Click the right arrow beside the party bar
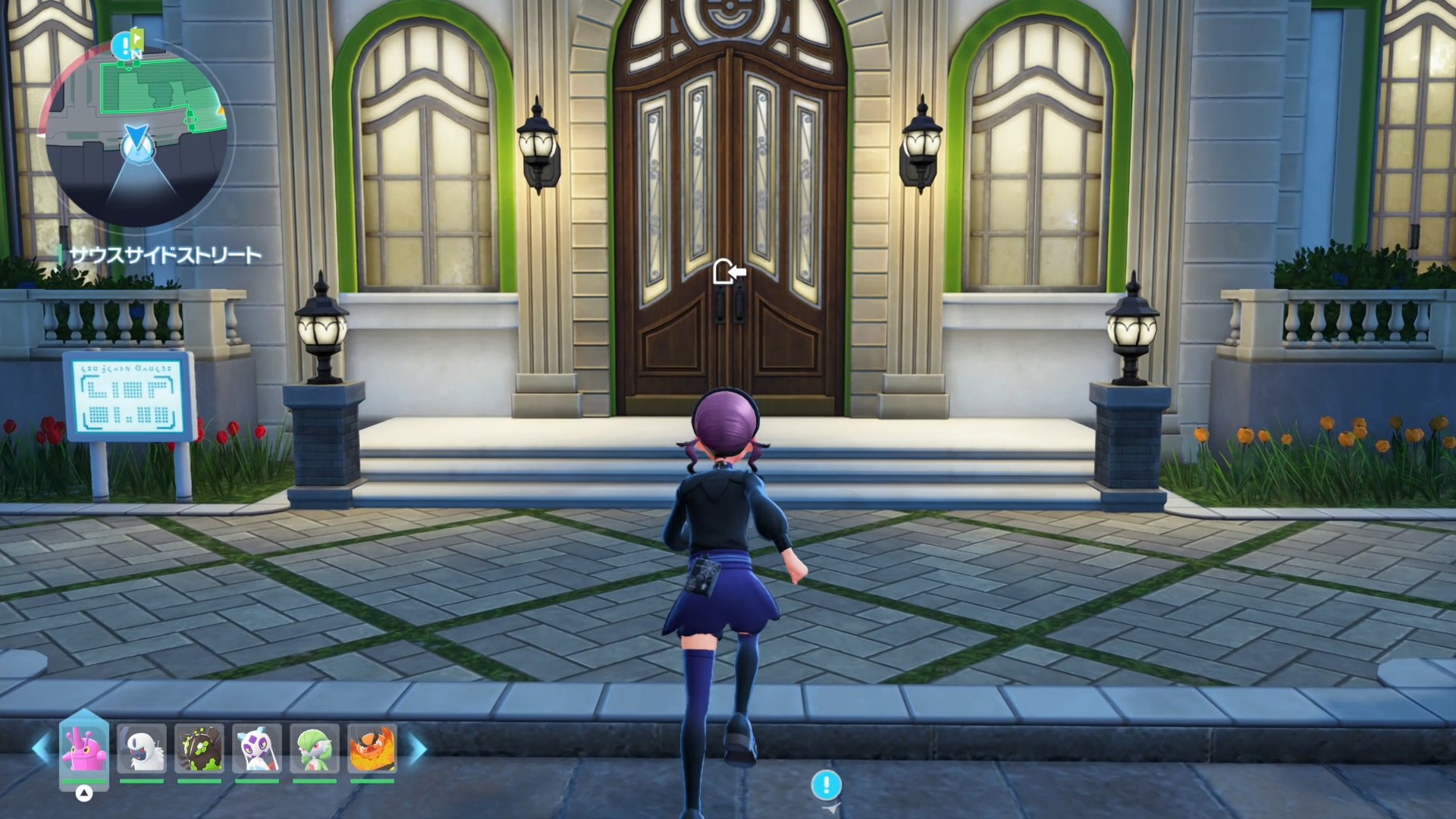 [x=418, y=748]
